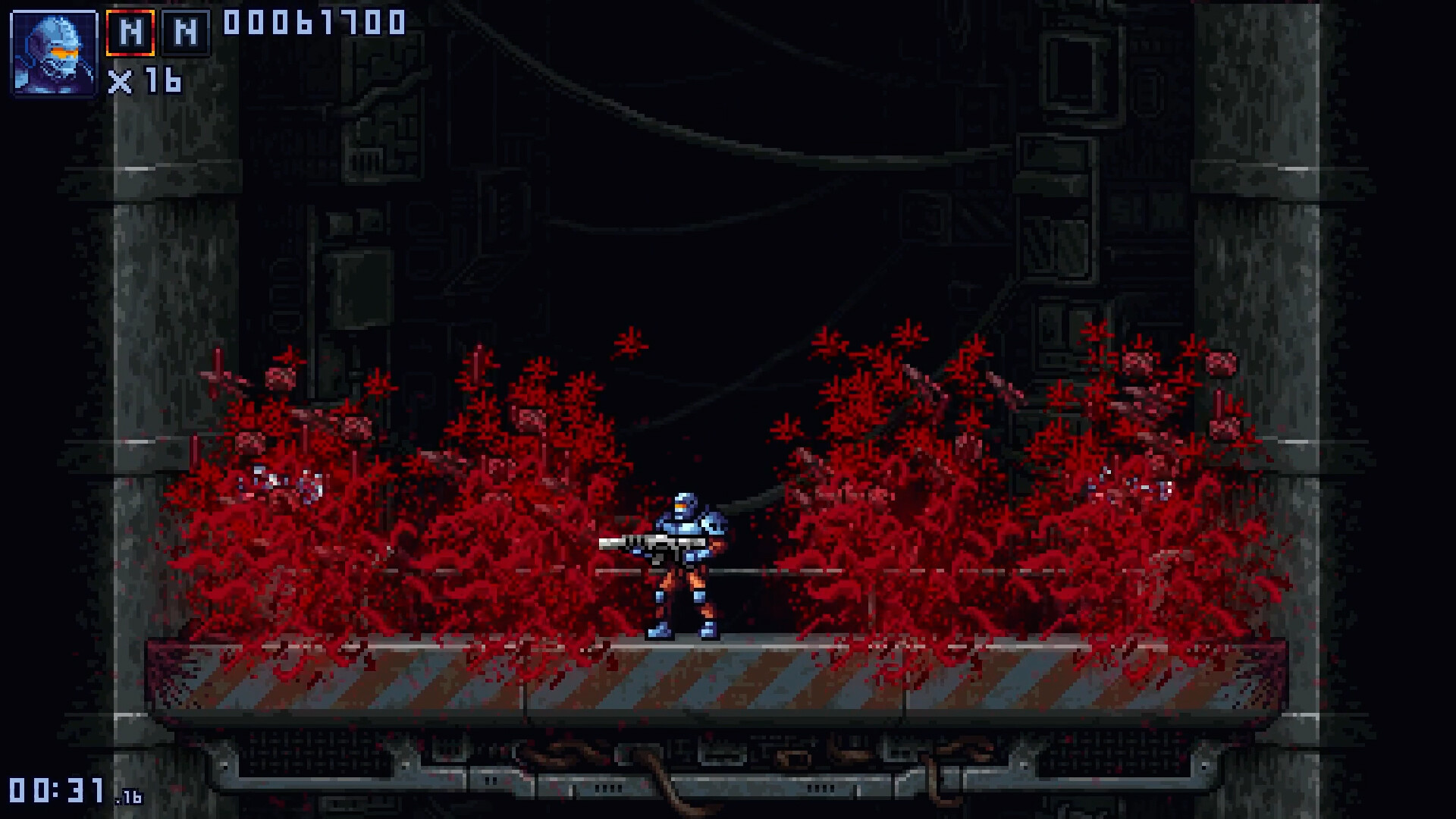Screen dimensions: 1456x819
Task: Expand the timer milliseconds readout
Action: [x=127, y=798]
